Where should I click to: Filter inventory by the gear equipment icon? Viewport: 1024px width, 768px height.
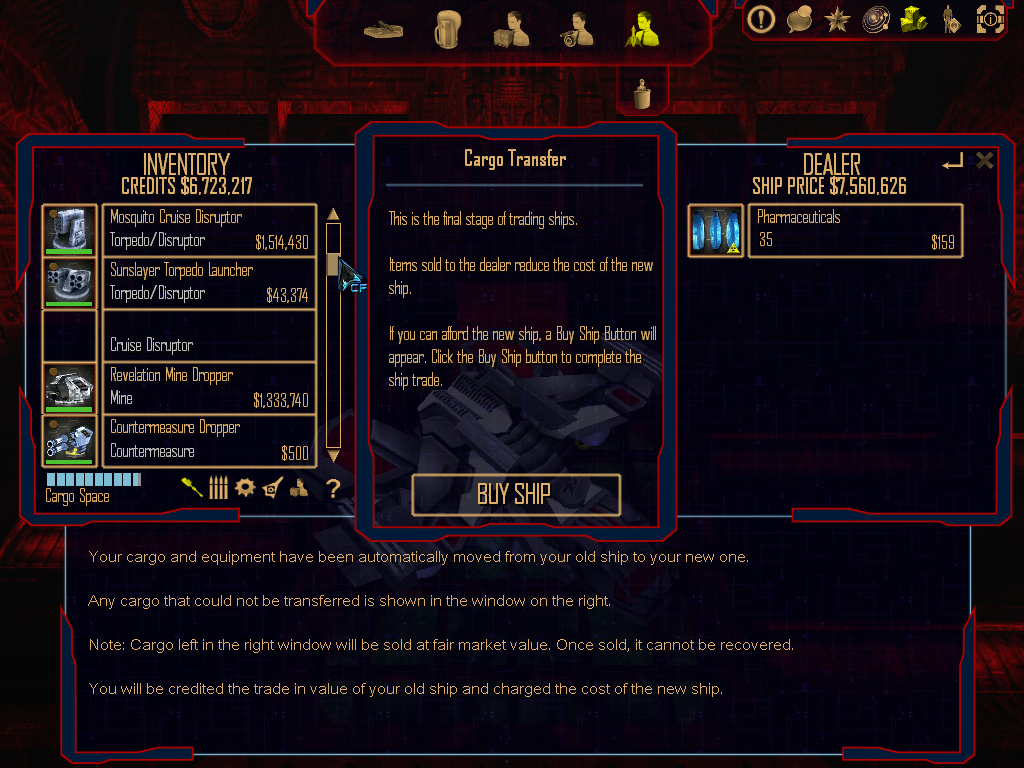245,487
